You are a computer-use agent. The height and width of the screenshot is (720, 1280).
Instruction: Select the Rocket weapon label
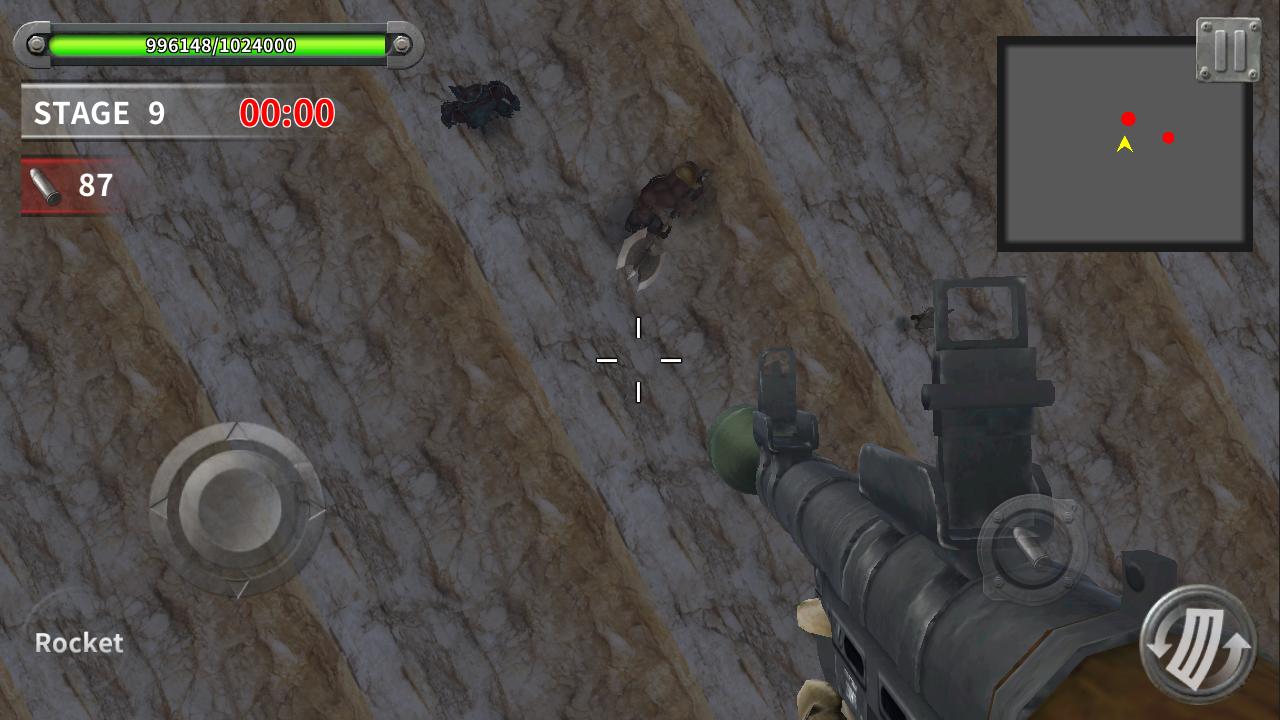(79, 643)
